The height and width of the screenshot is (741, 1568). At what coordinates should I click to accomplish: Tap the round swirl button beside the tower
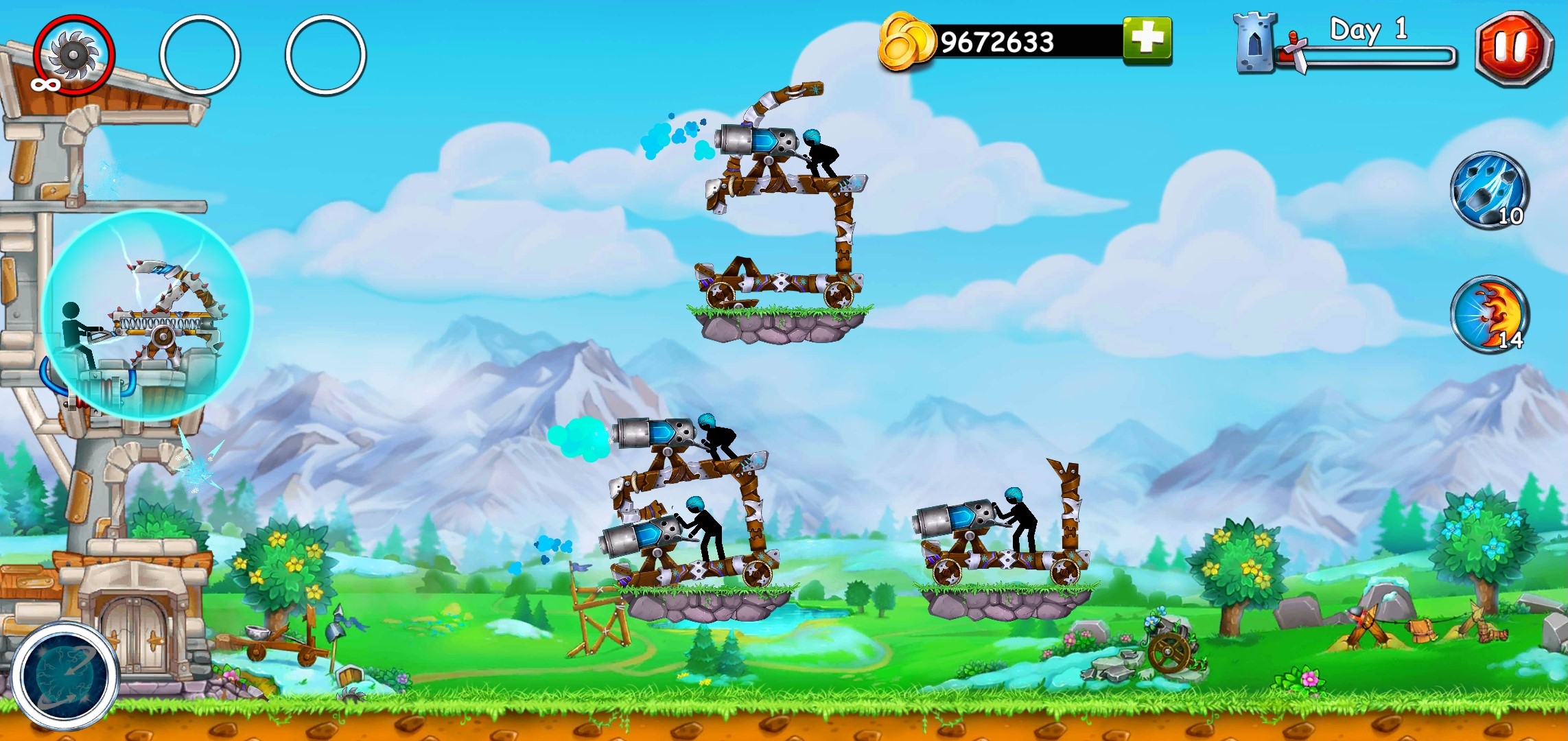tap(65, 675)
